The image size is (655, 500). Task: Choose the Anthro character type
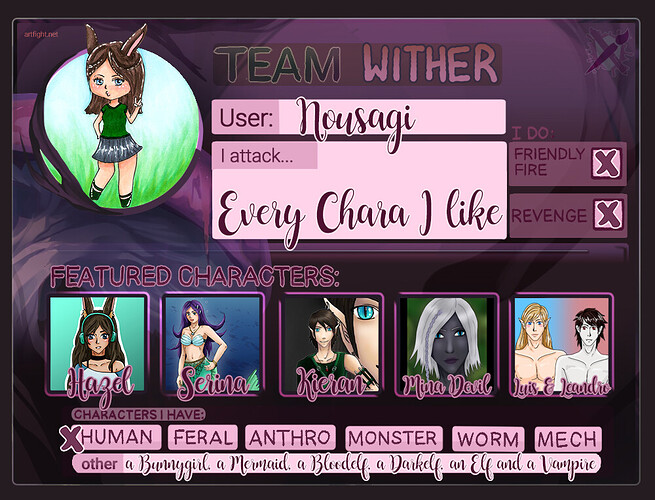pos(291,438)
